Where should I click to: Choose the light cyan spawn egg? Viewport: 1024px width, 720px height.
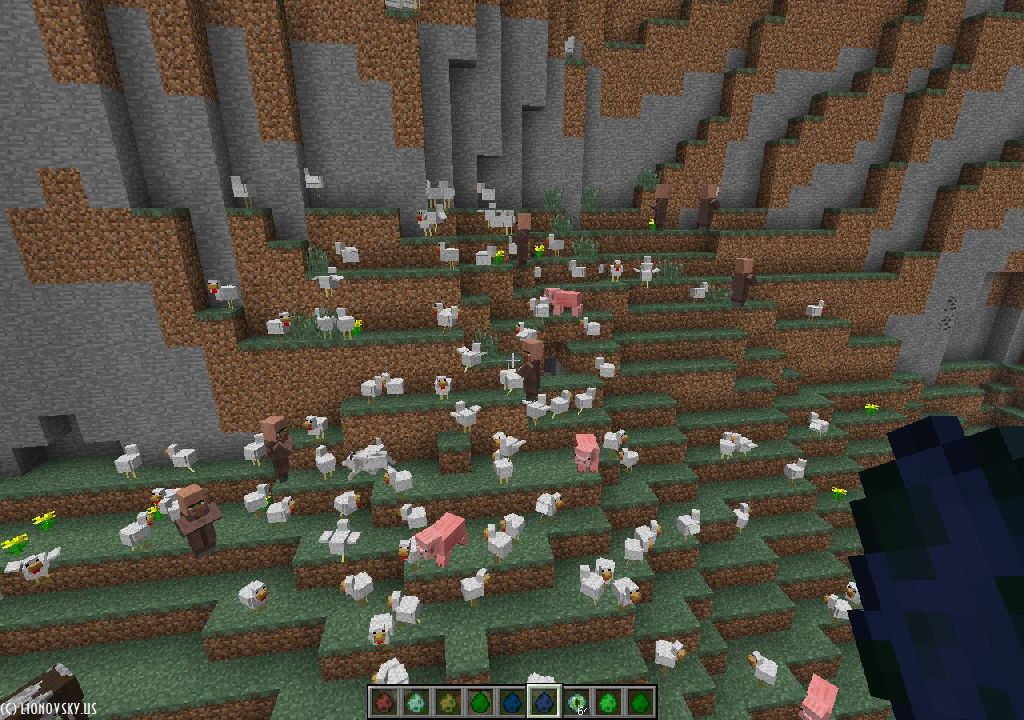pos(416,702)
